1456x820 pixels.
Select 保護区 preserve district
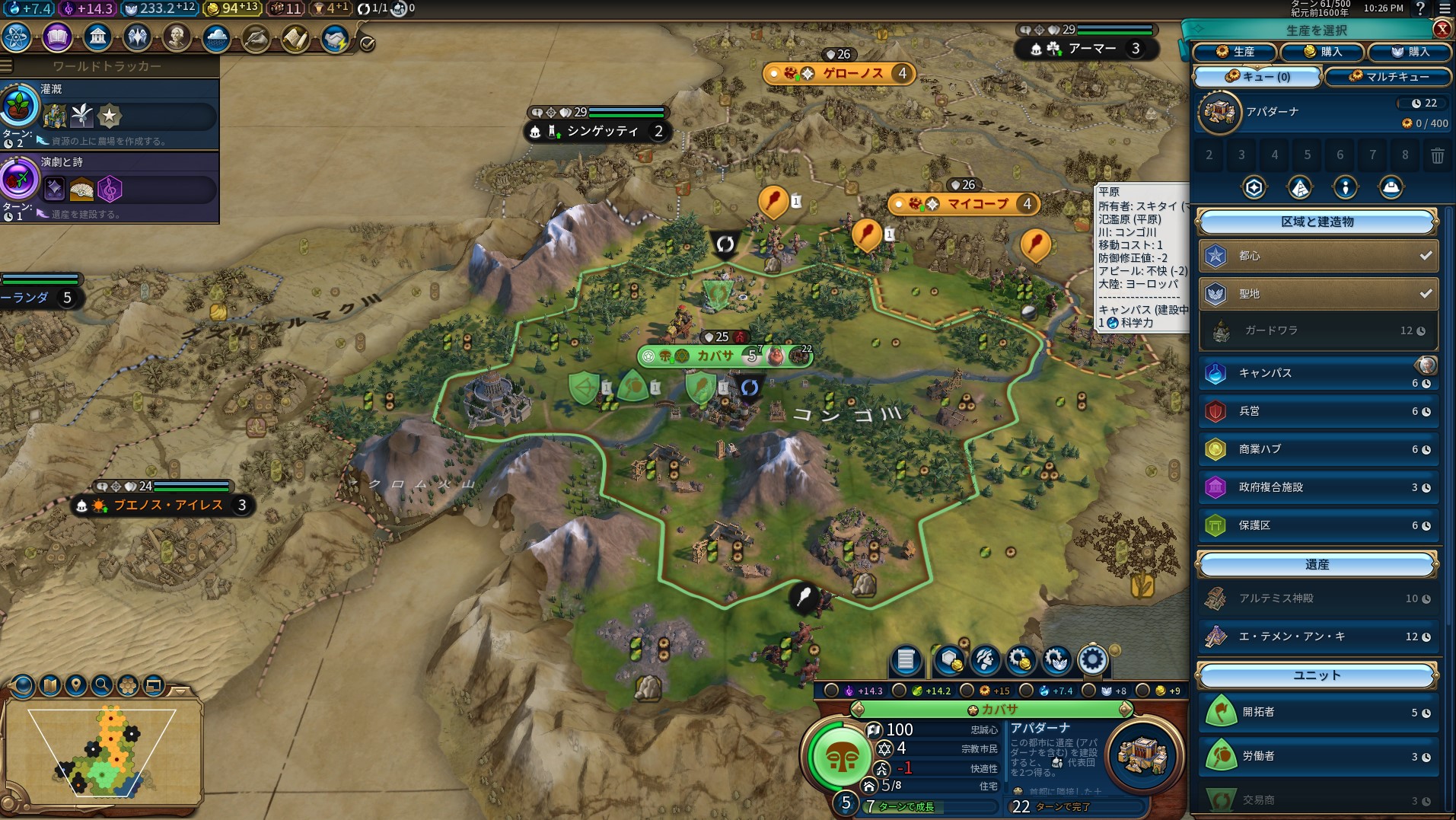[x=1317, y=525]
